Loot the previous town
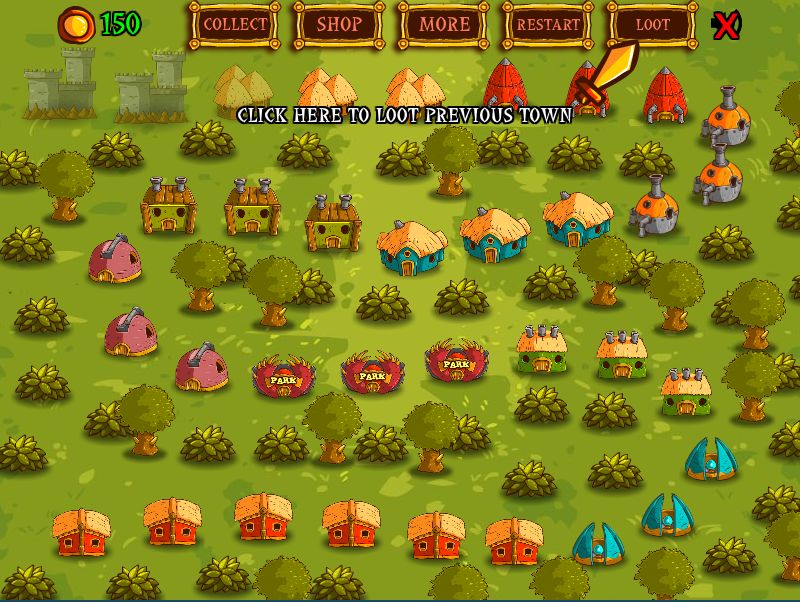 pos(653,24)
